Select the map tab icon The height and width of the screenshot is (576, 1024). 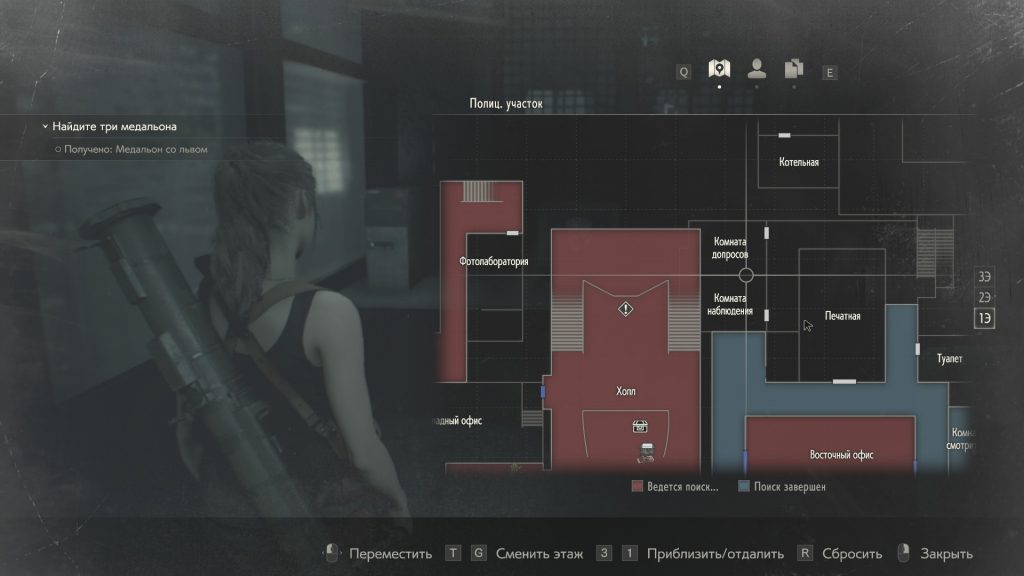(718, 69)
